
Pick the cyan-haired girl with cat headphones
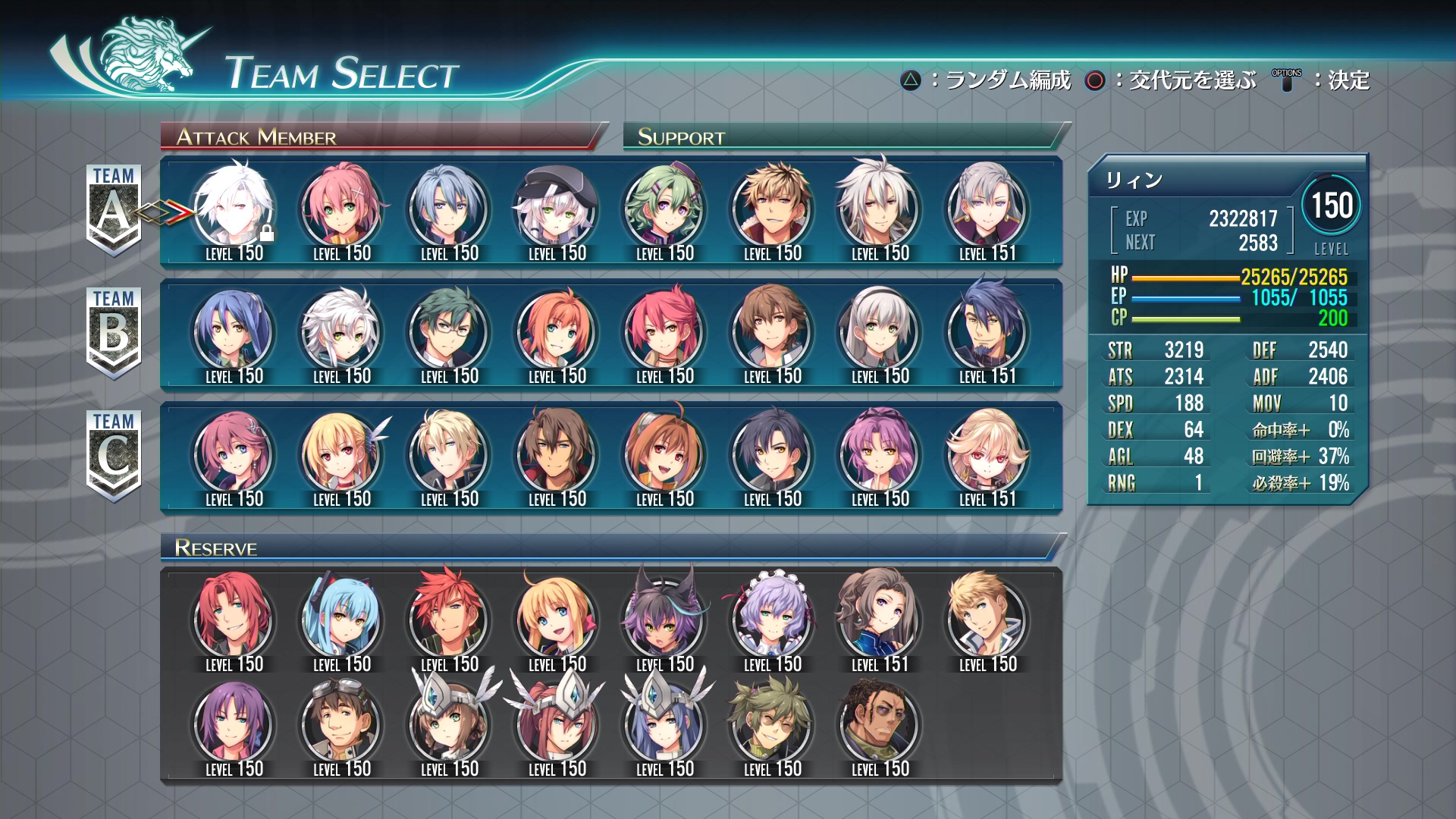(342, 620)
